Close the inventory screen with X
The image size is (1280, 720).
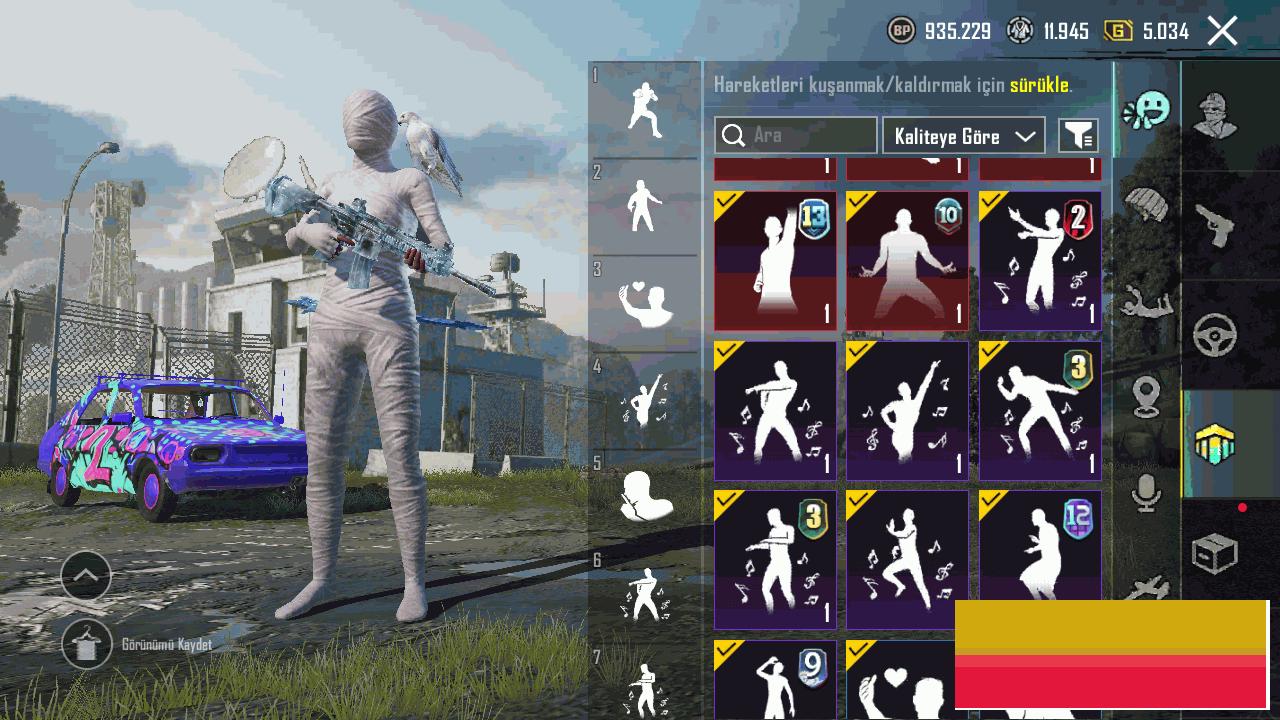1222,31
